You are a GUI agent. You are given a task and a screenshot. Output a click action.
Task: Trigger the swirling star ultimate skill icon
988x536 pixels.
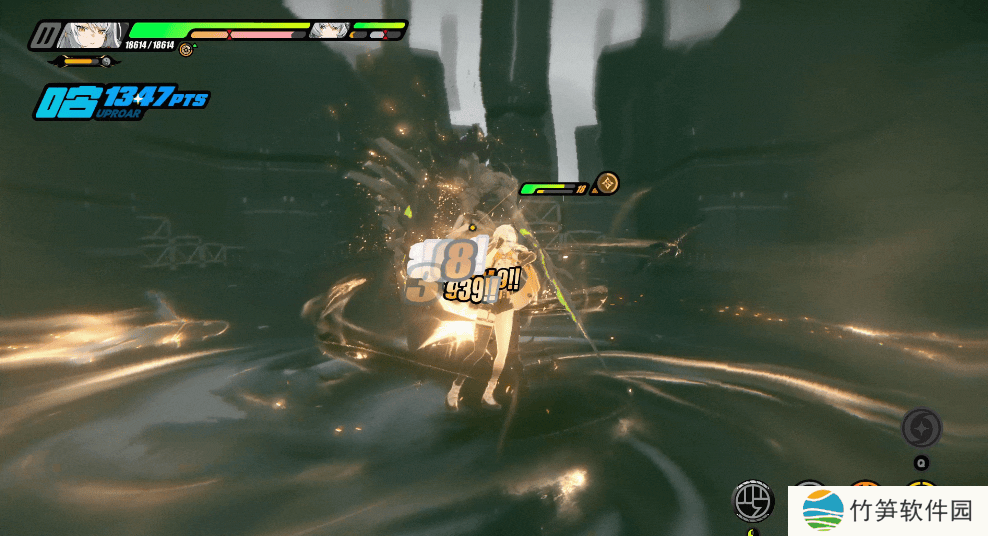(921, 429)
